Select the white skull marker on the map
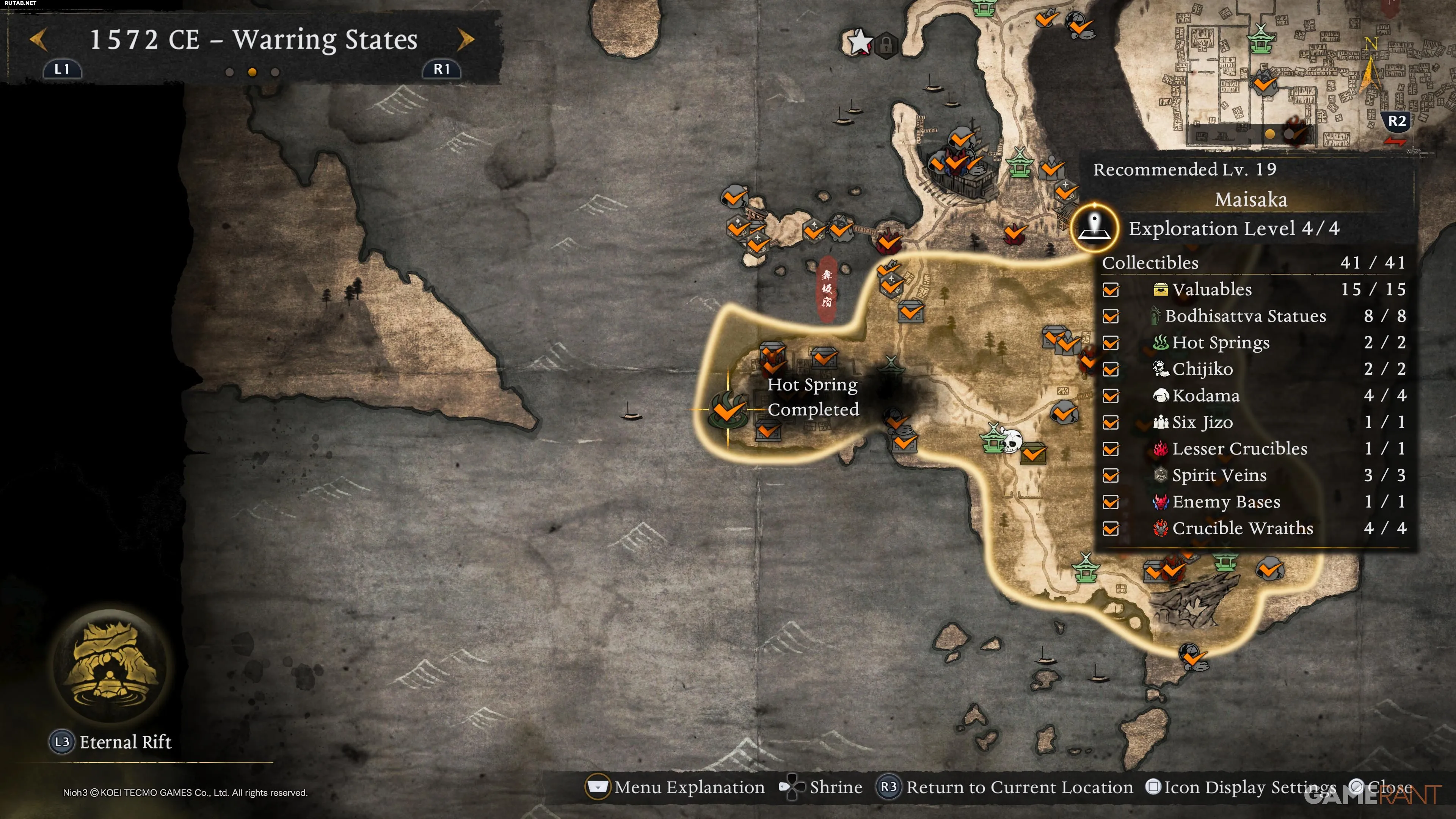 (1010, 441)
